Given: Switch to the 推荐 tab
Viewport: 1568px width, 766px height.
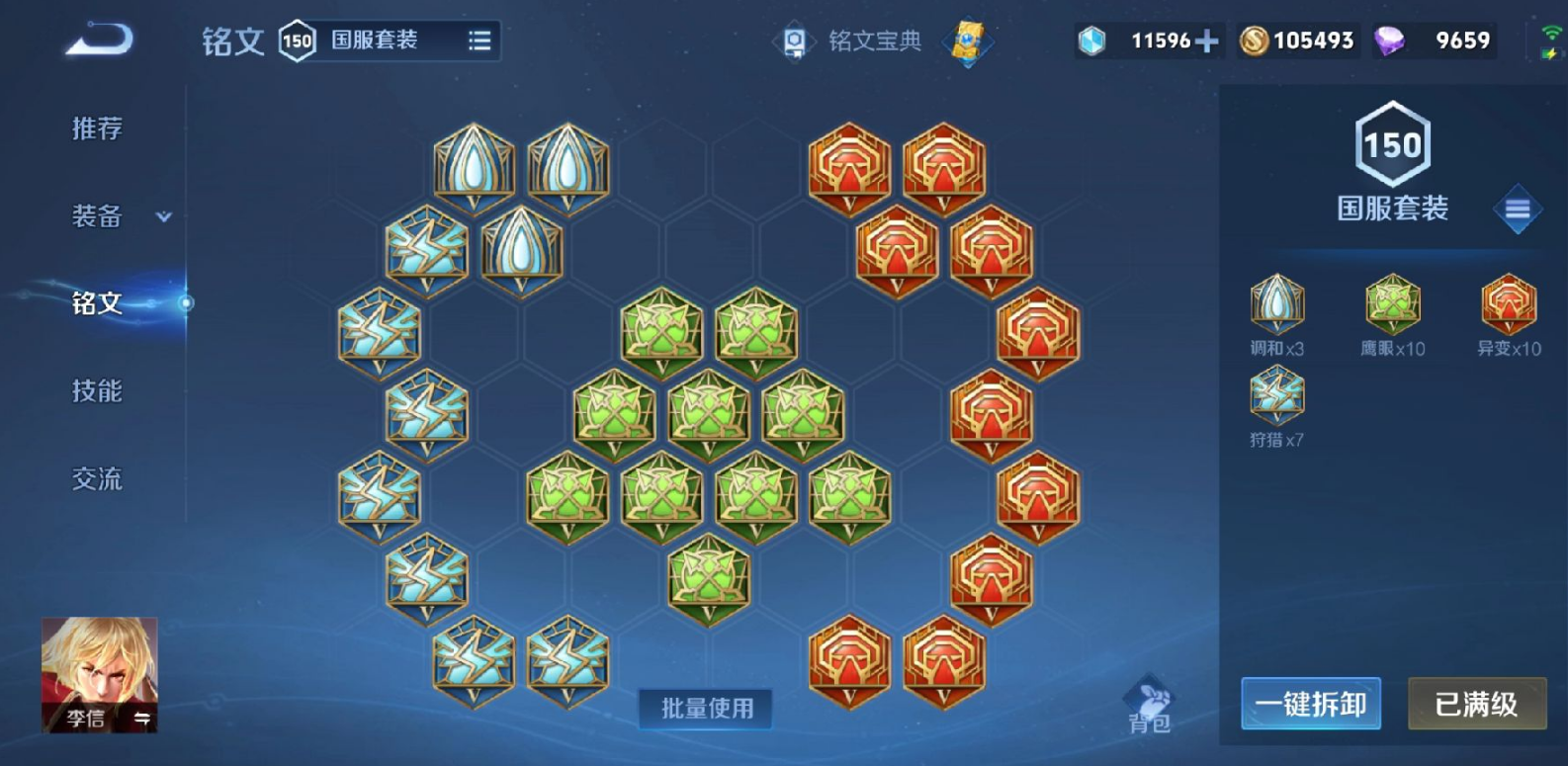Looking at the screenshot, I should pos(97,128).
